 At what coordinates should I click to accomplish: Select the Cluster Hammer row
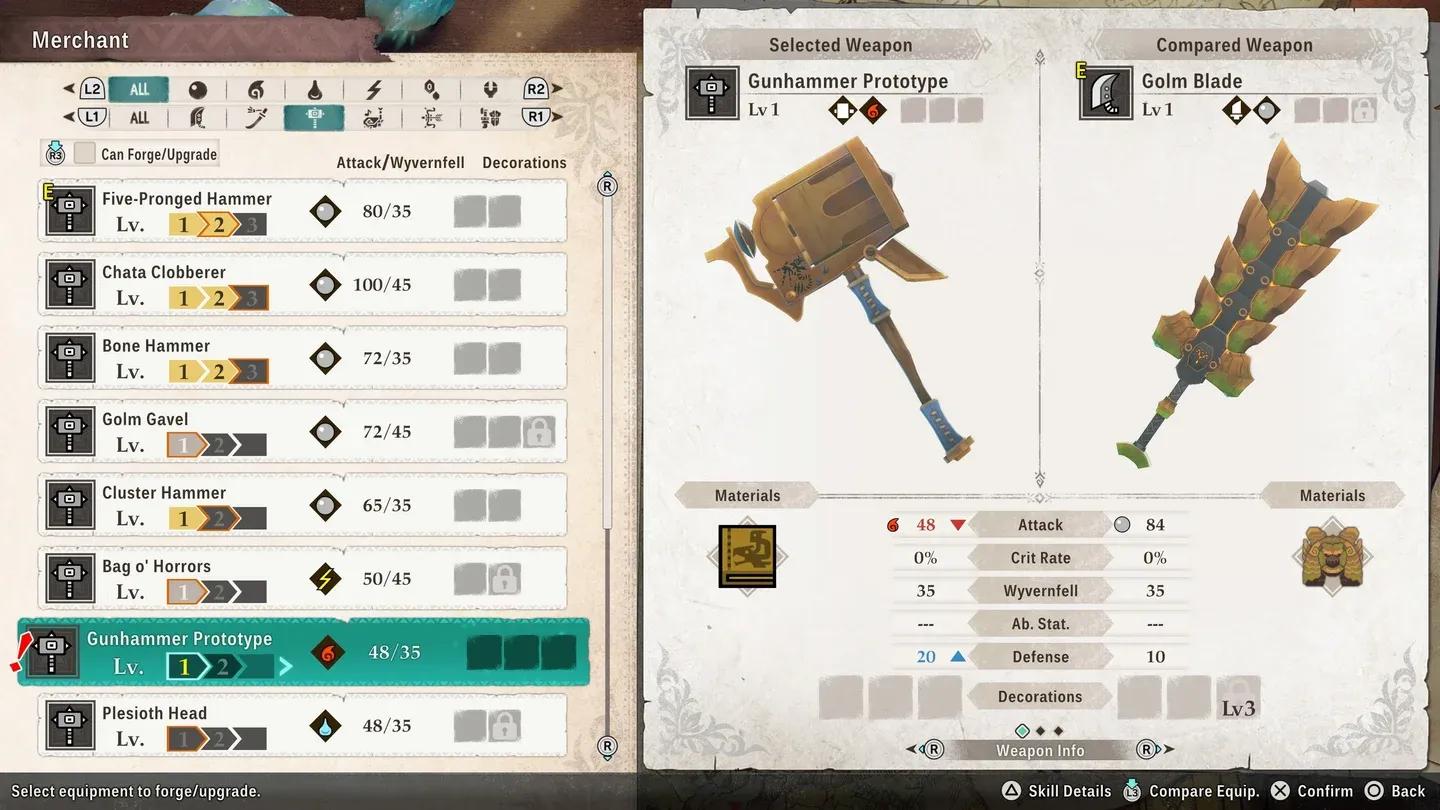click(x=302, y=505)
